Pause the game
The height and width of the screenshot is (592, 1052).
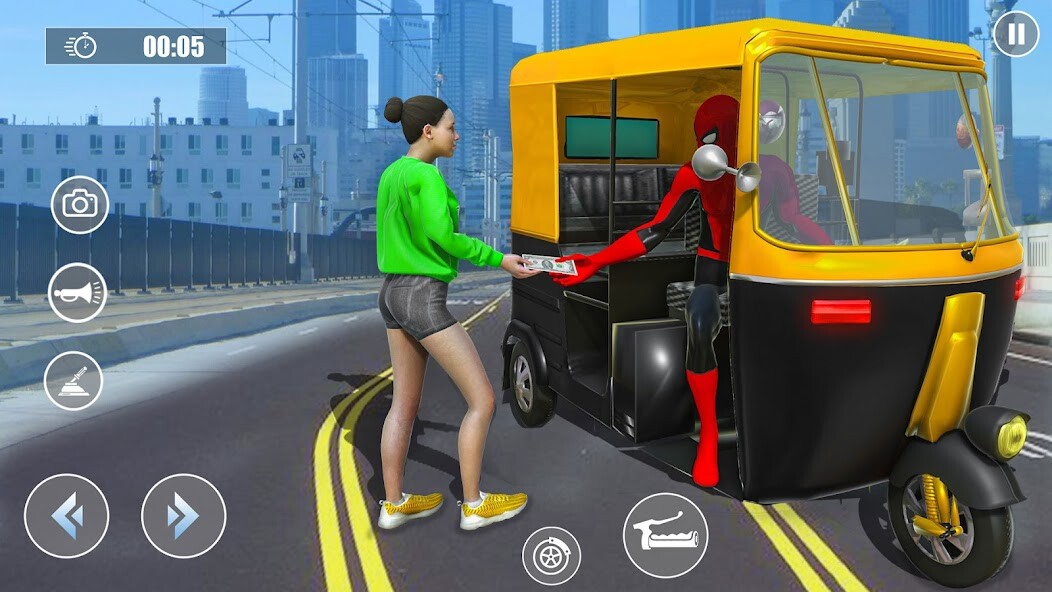1015,34
